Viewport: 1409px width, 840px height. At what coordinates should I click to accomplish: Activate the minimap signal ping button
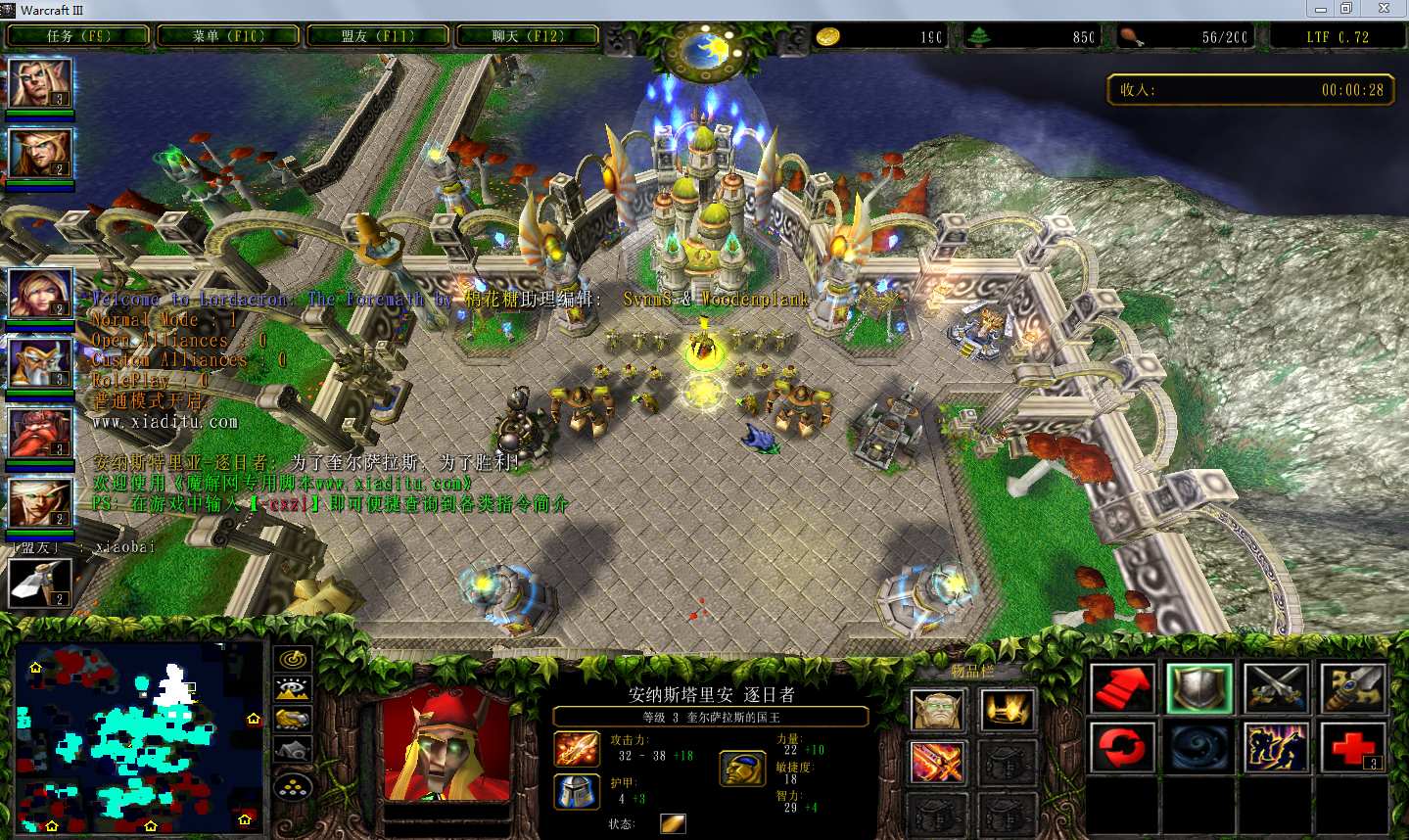pos(293,660)
